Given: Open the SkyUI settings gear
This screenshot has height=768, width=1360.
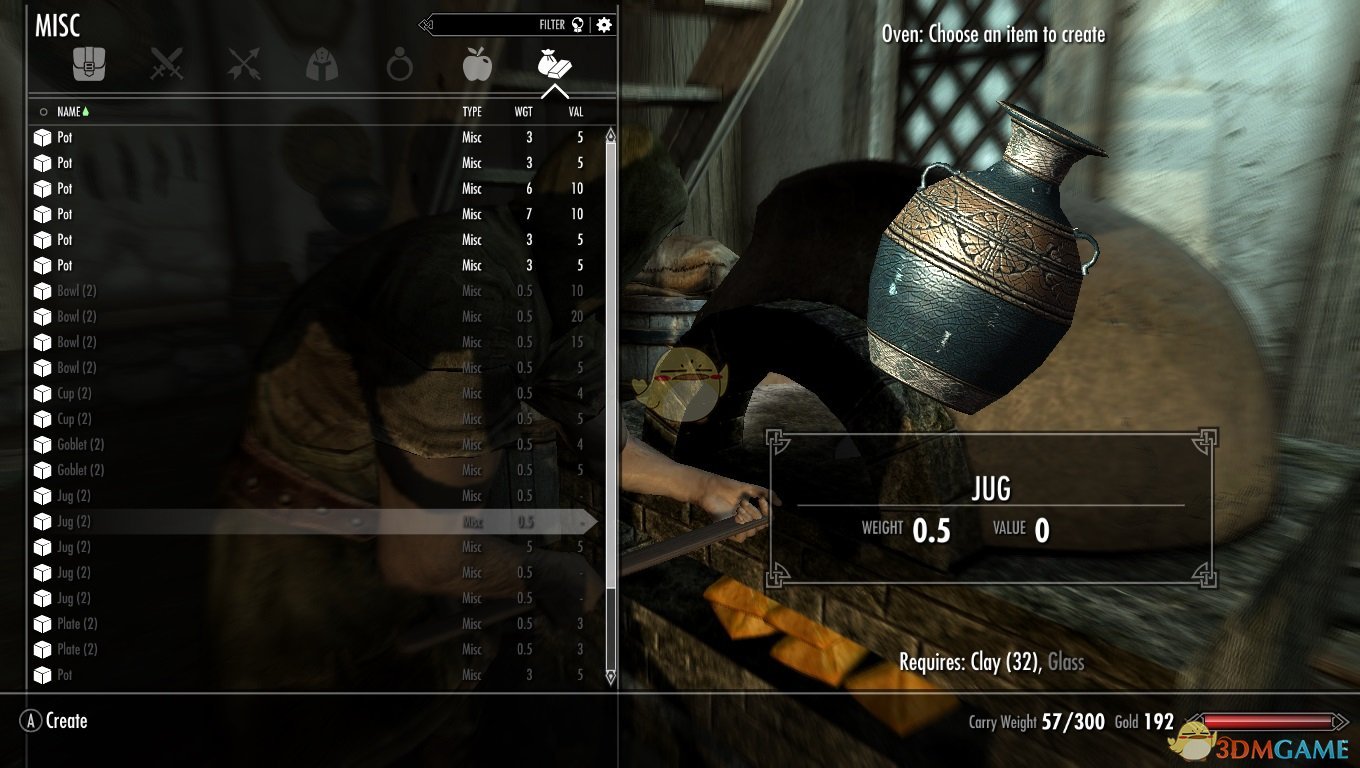Looking at the screenshot, I should pos(604,24).
